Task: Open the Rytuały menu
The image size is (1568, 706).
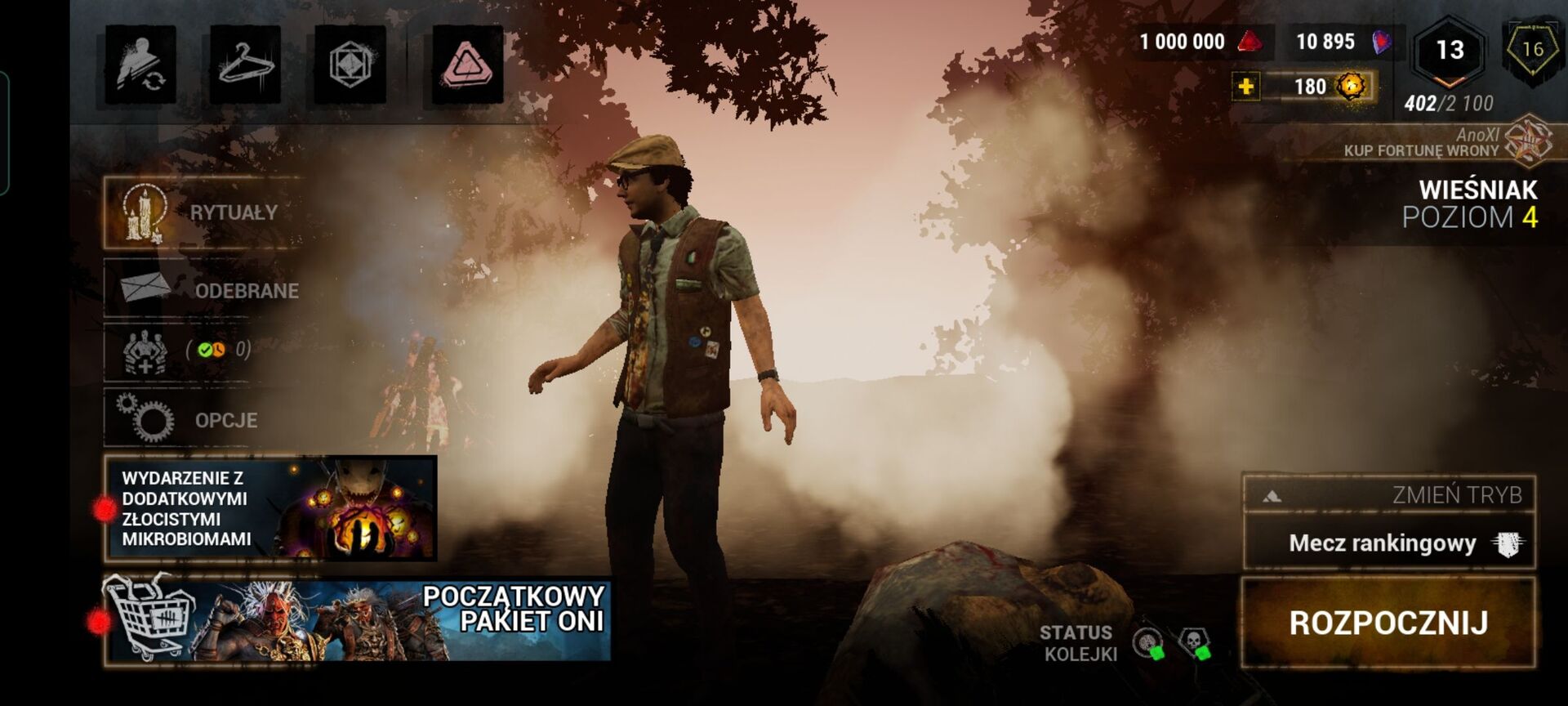Action: coord(204,212)
